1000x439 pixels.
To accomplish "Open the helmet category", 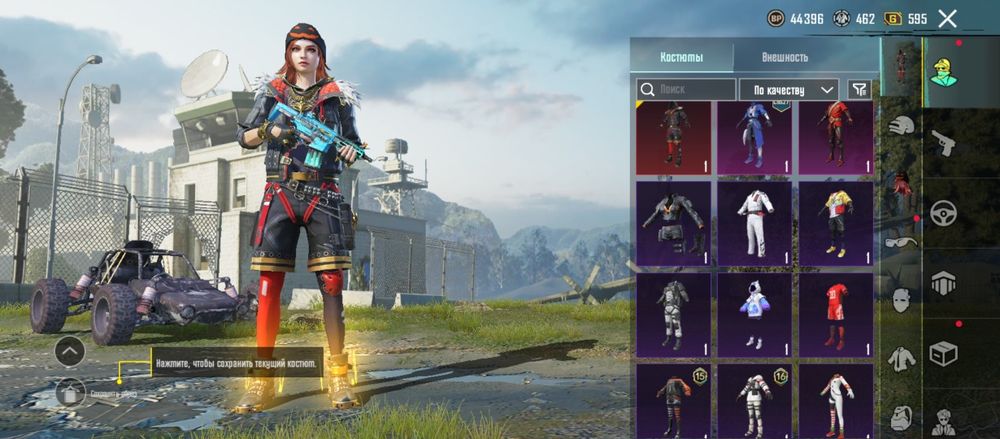I will pos(902,127).
